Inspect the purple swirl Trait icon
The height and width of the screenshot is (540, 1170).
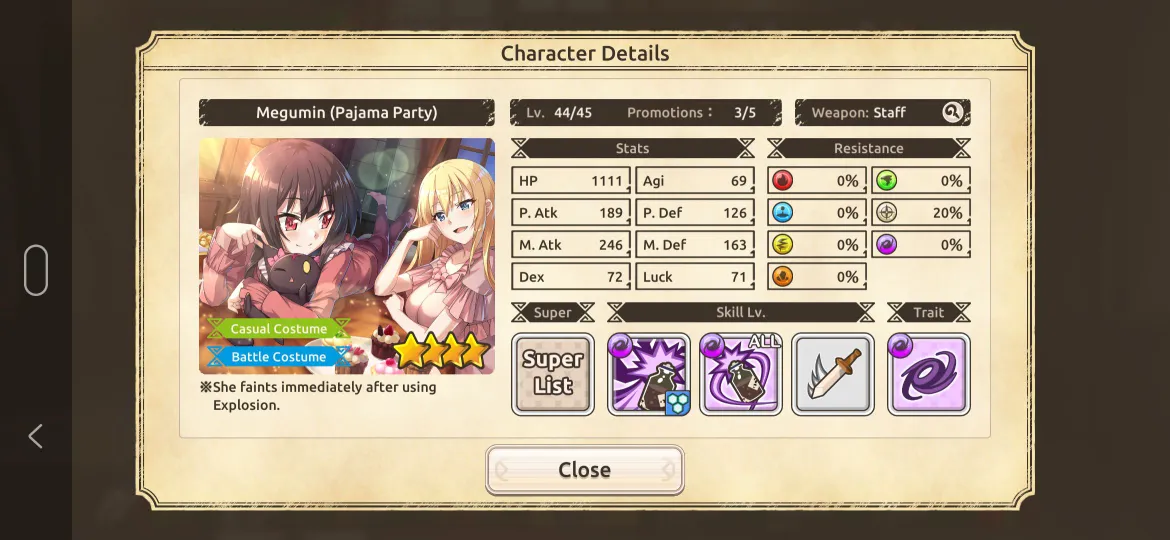tap(928, 374)
